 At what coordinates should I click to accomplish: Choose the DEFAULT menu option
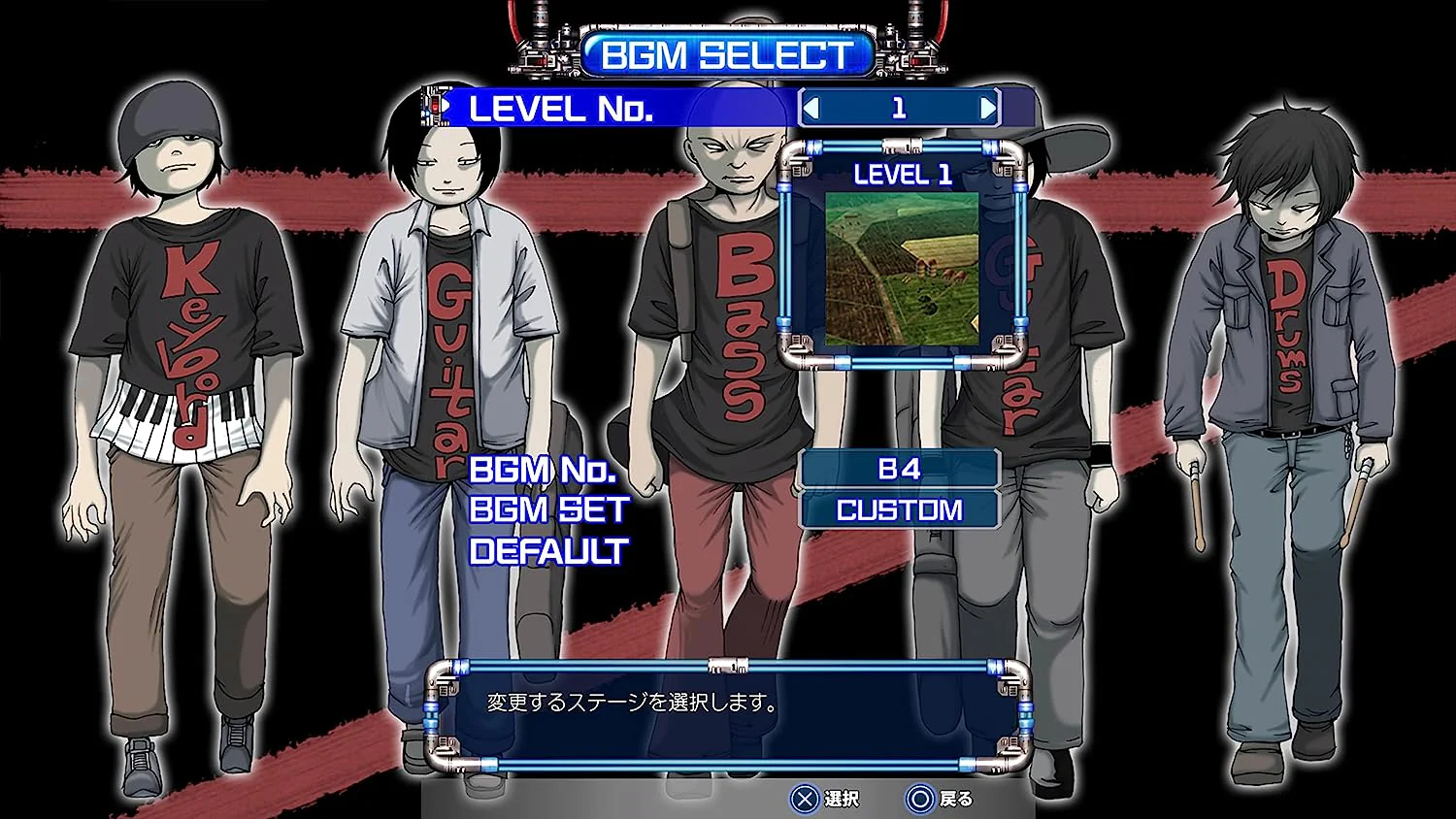click(548, 552)
